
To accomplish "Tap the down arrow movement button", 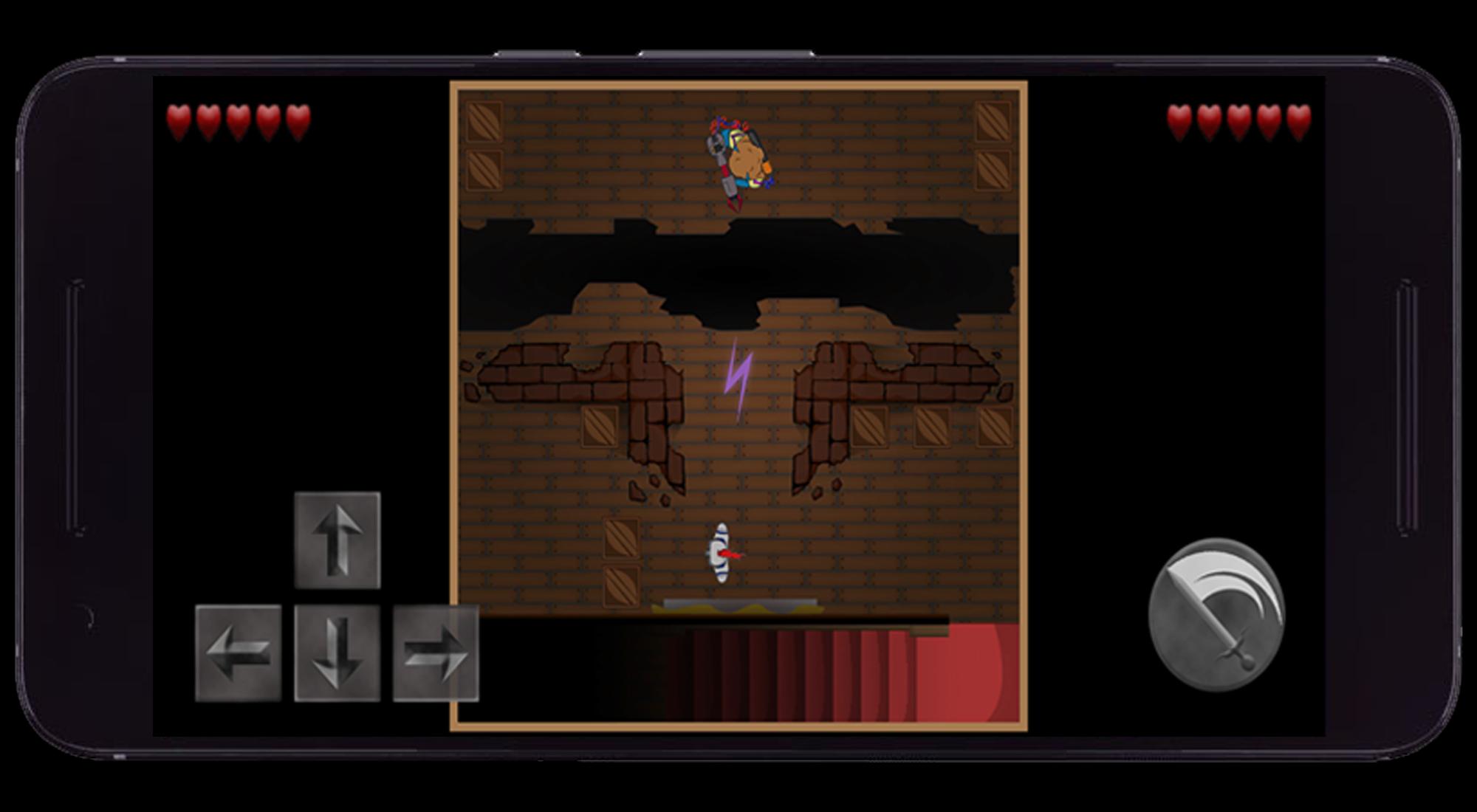I will point(337,653).
